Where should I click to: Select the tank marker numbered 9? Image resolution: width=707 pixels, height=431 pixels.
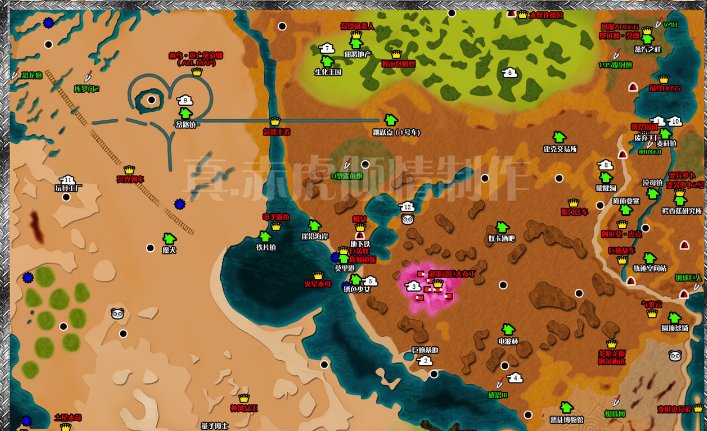184,100
